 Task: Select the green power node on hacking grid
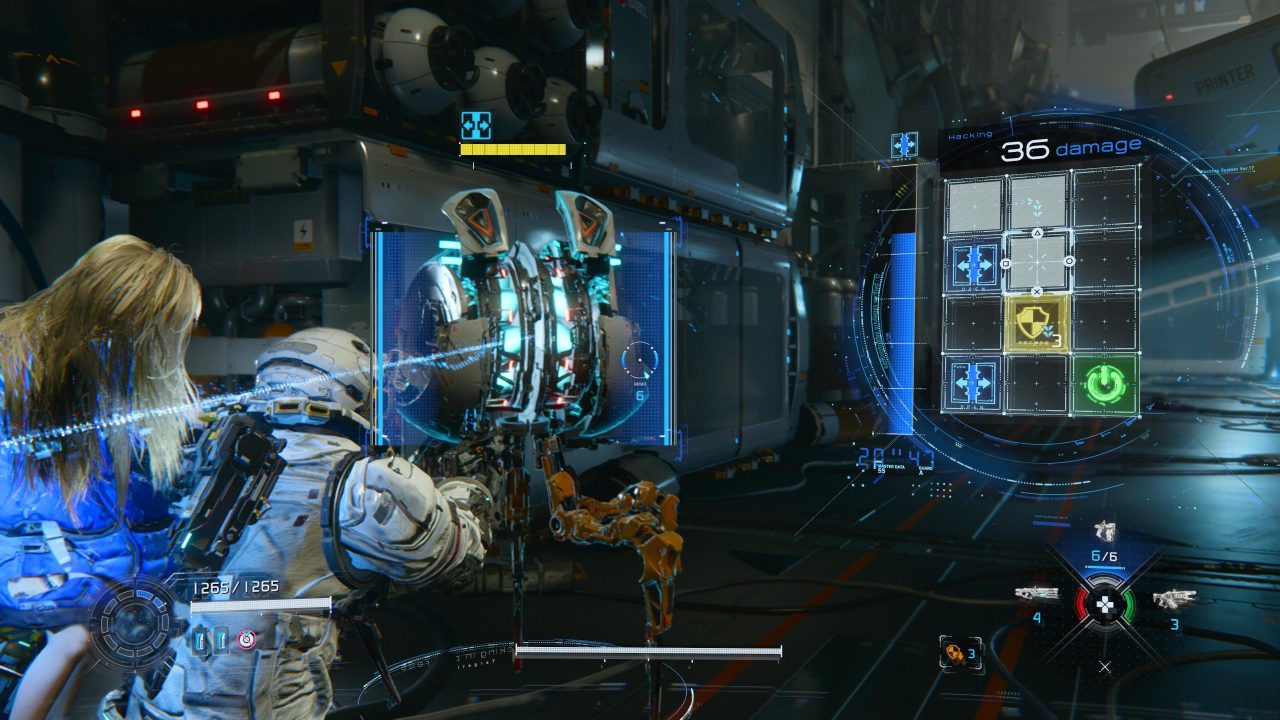click(1104, 383)
